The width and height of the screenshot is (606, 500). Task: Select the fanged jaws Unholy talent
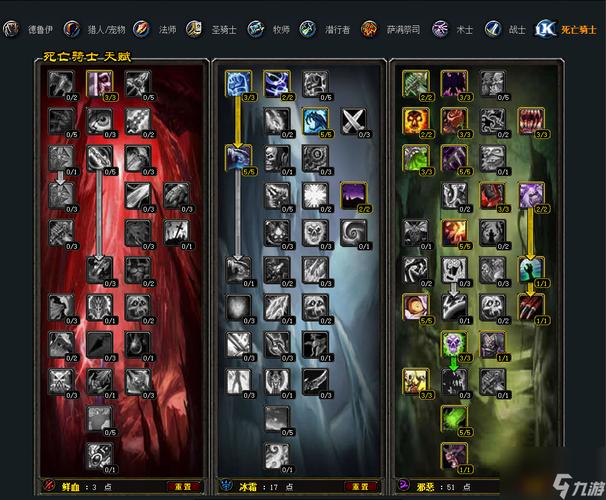(532, 120)
